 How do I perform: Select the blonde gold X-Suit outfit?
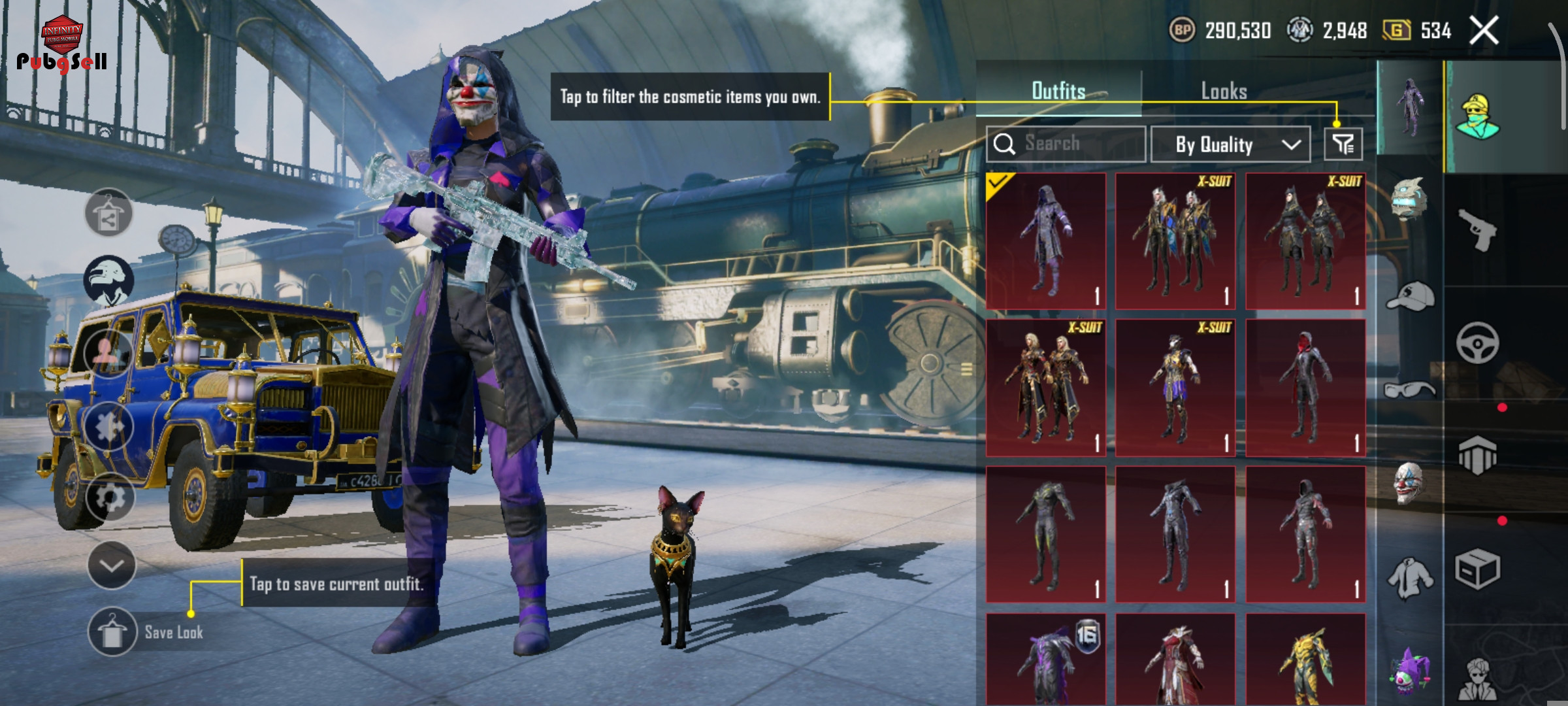click(1045, 388)
